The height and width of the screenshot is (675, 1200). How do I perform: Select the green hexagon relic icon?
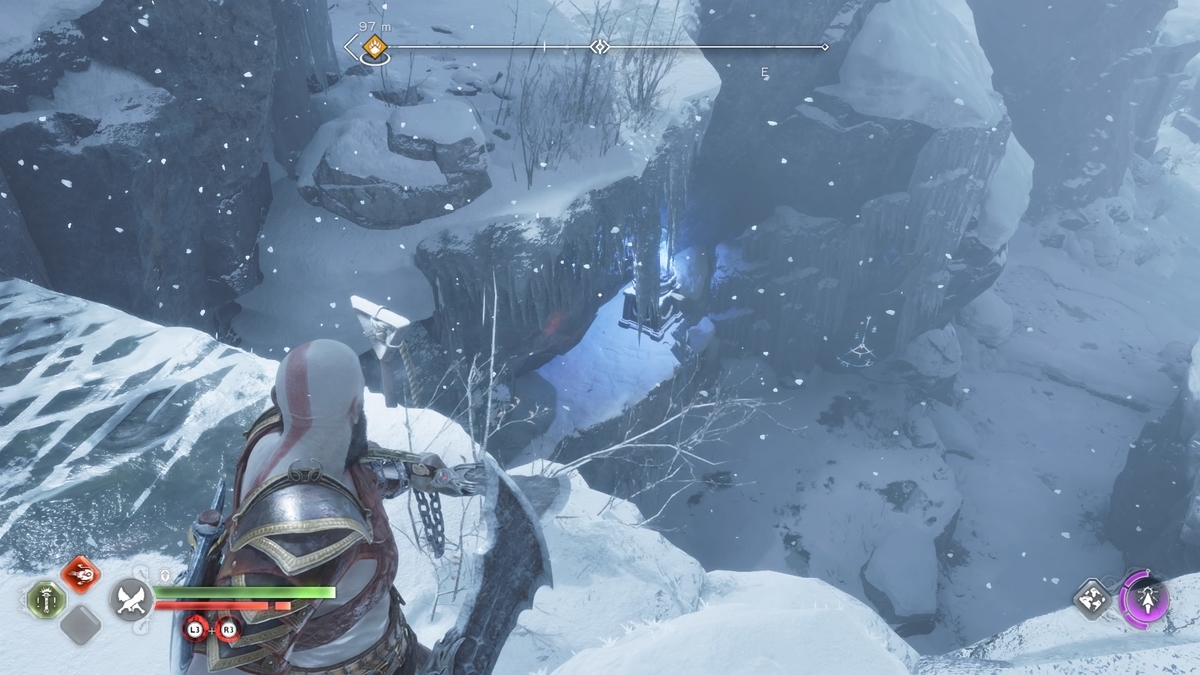coord(46,600)
